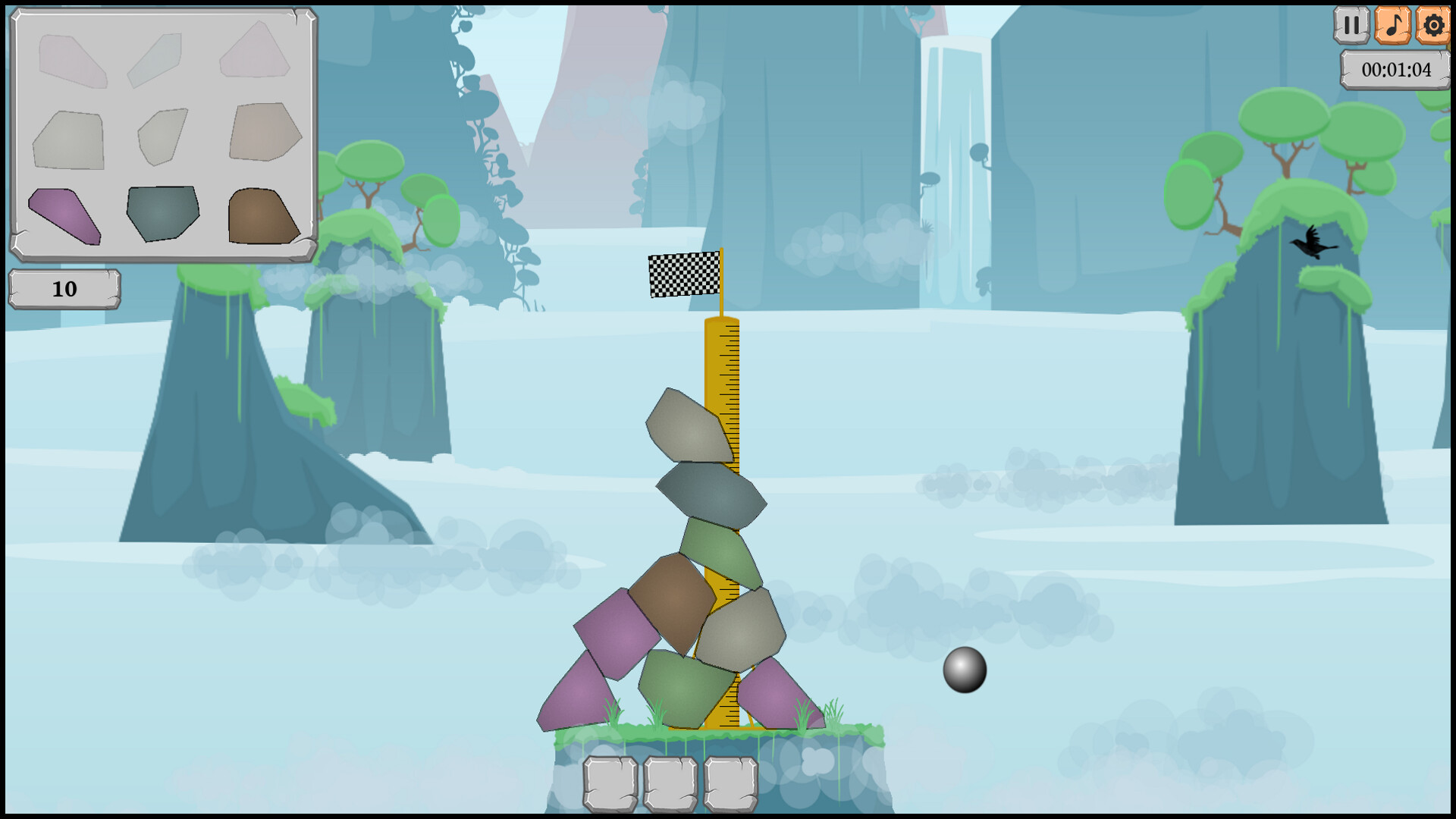
Task: Select the purple stone in the palette
Action: click(64, 215)
